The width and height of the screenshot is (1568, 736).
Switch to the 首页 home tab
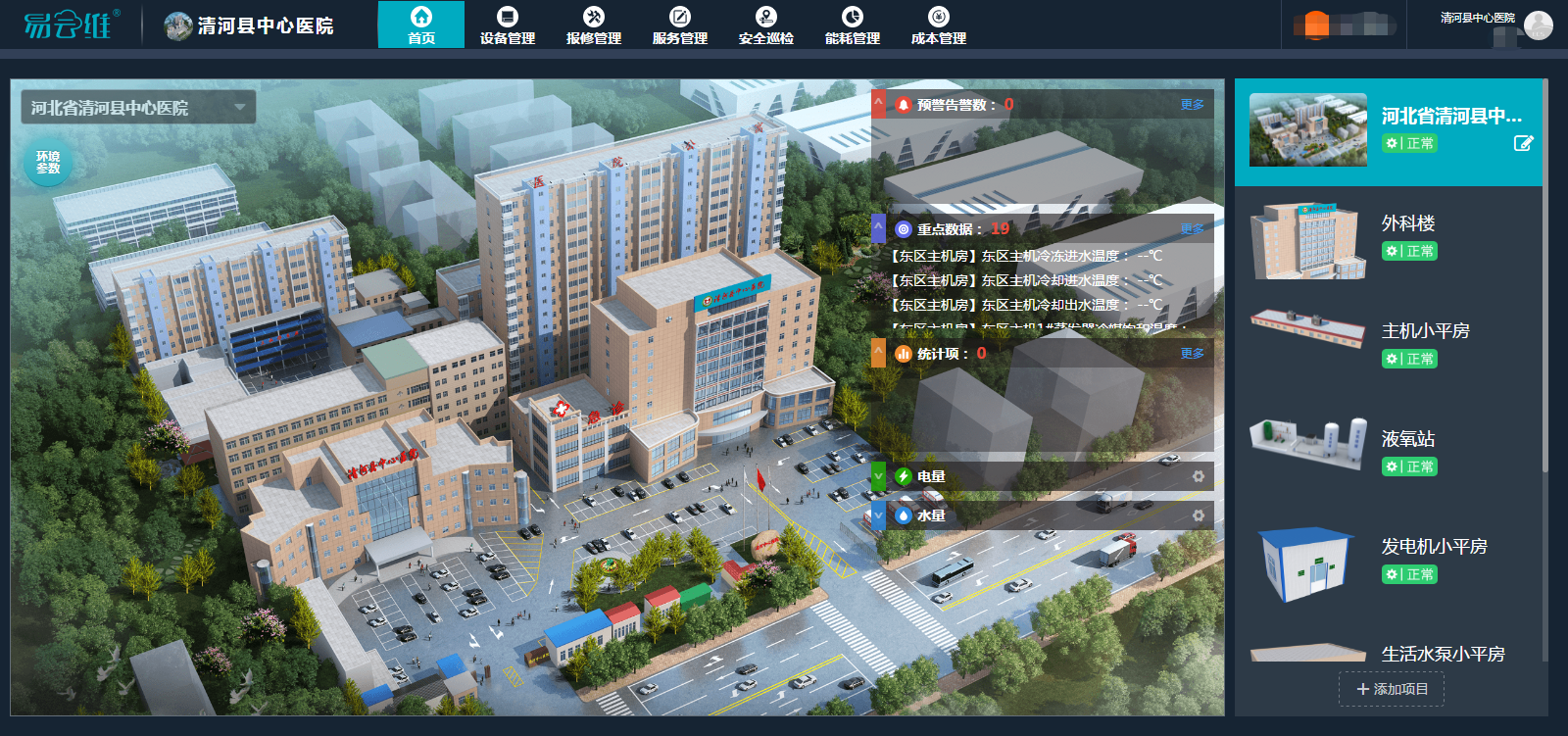421,25
